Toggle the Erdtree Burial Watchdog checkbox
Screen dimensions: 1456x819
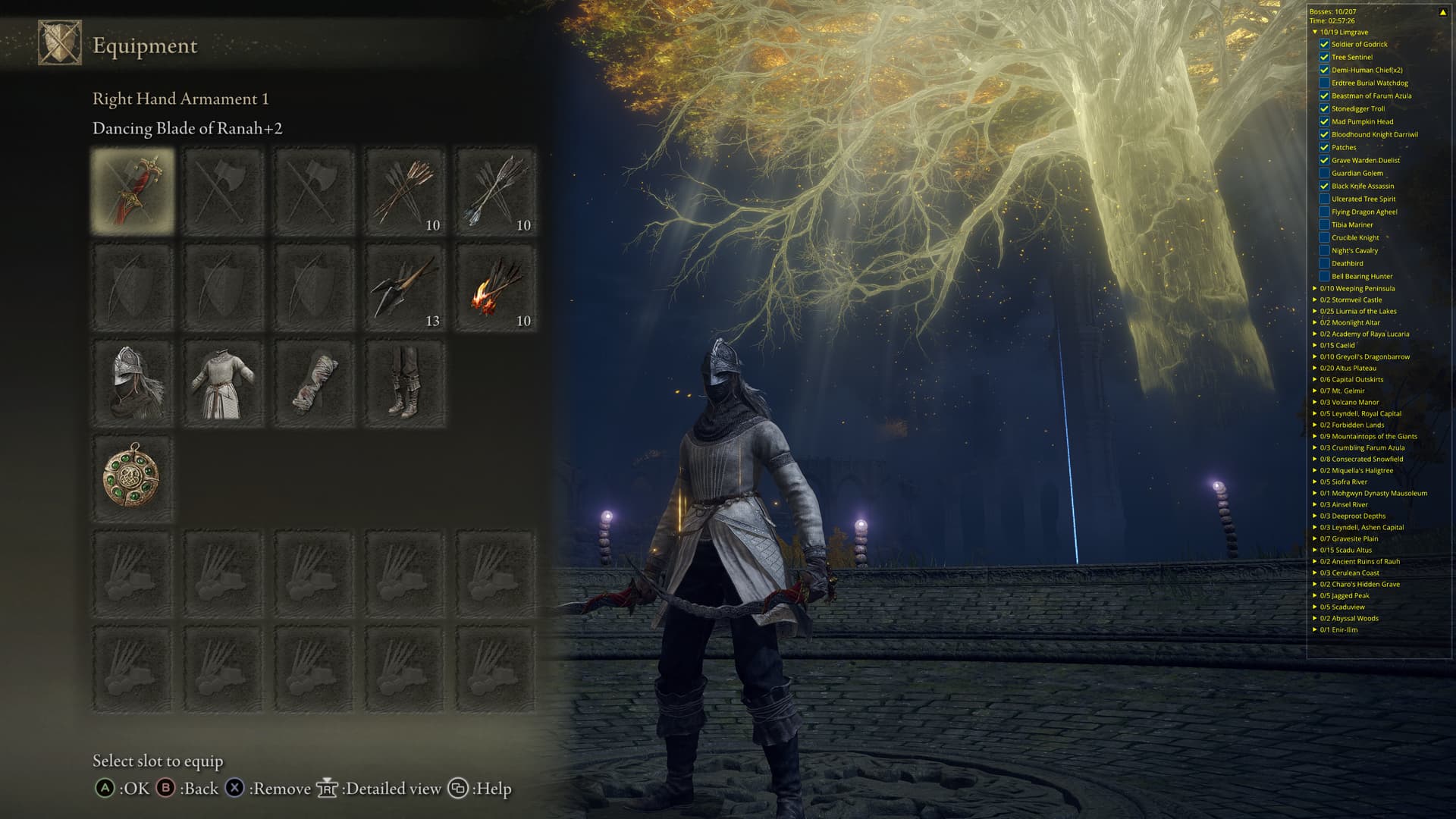[1324, 83]
